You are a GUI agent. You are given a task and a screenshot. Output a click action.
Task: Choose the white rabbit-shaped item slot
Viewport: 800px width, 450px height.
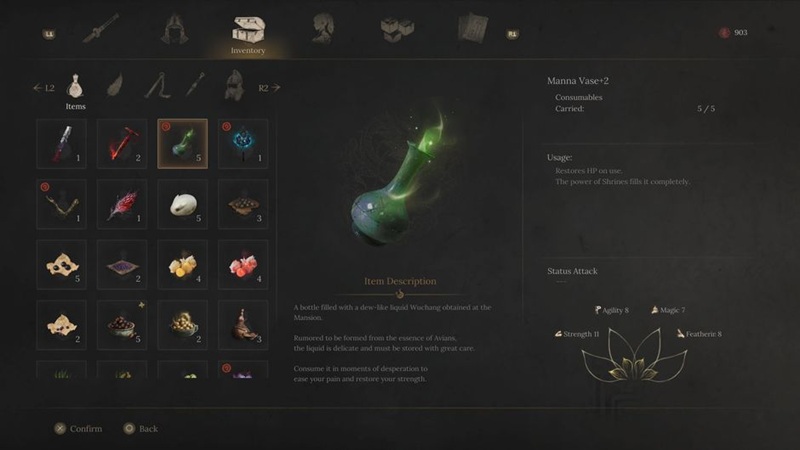click(x=183, y=204)
